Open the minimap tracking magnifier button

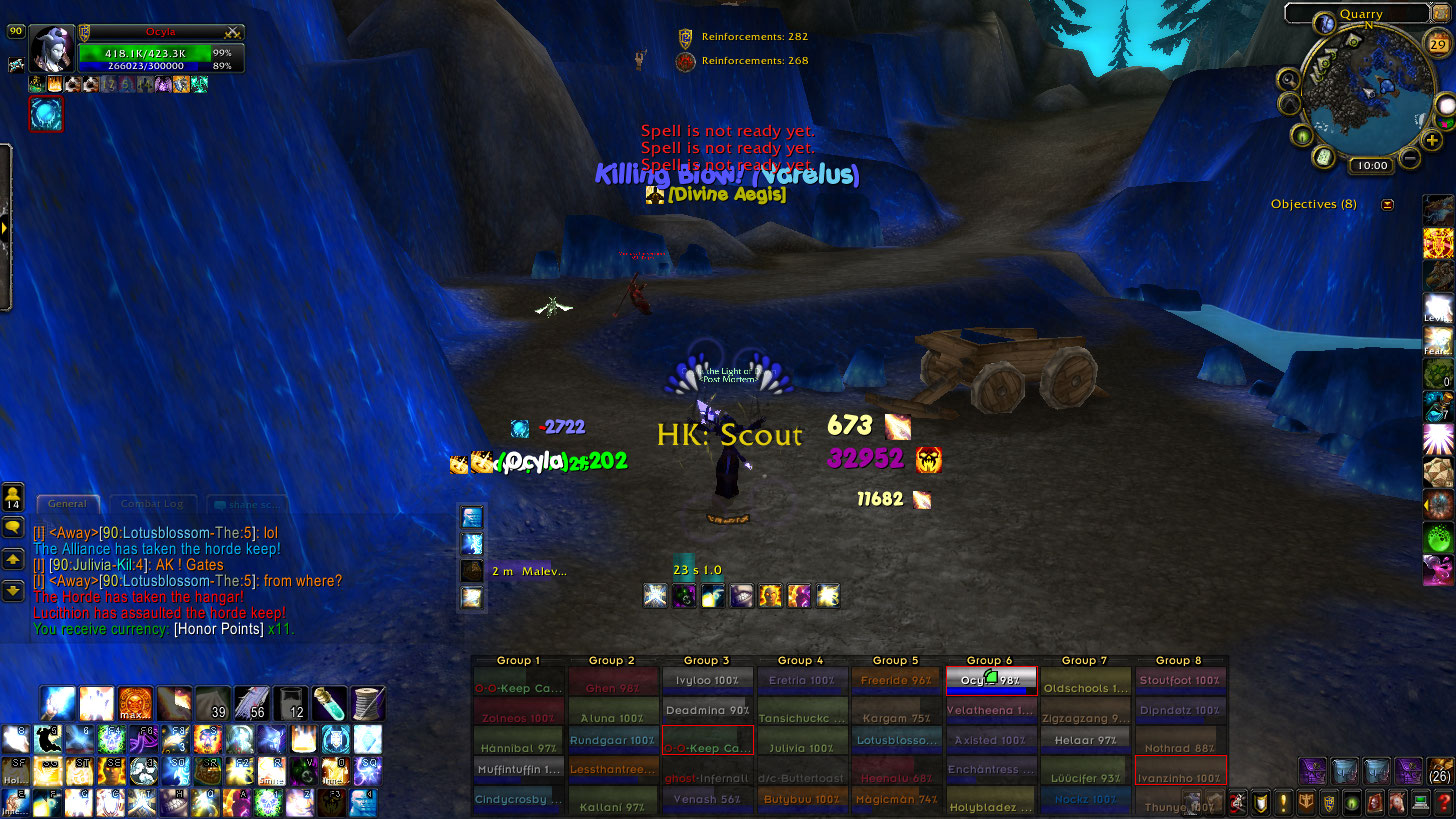click(x=1289, y=78)
